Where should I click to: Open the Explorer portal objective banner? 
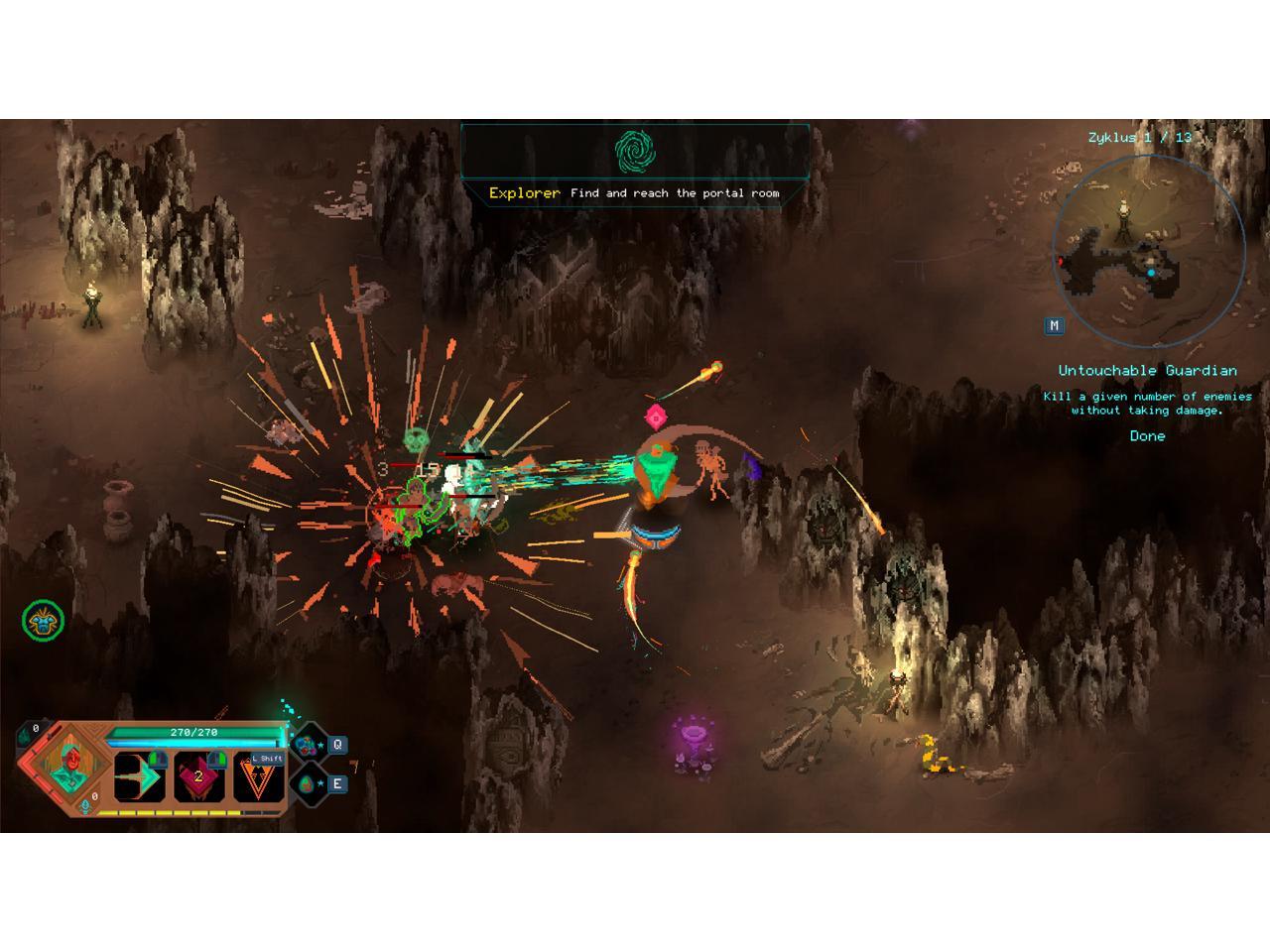635,164
